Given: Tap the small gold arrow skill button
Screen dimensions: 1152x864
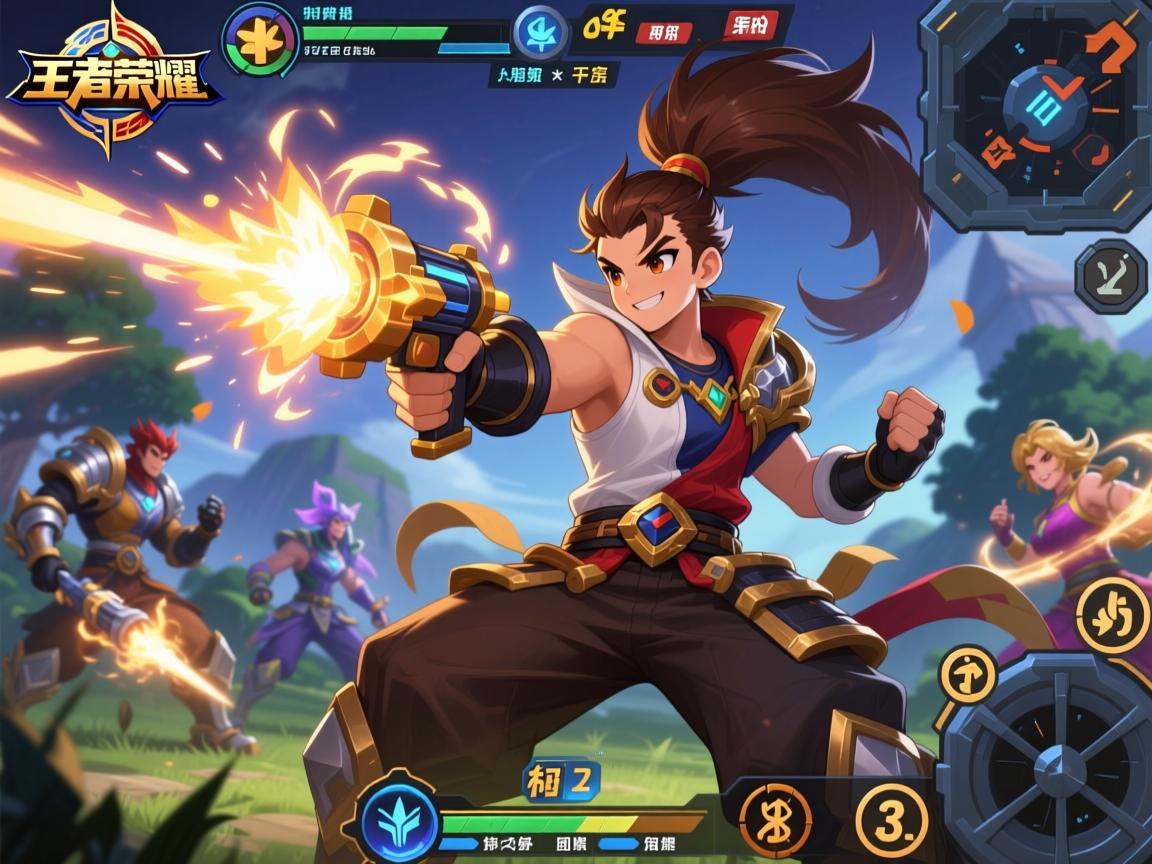Looking at the screenshot, I should pos(967,675).
